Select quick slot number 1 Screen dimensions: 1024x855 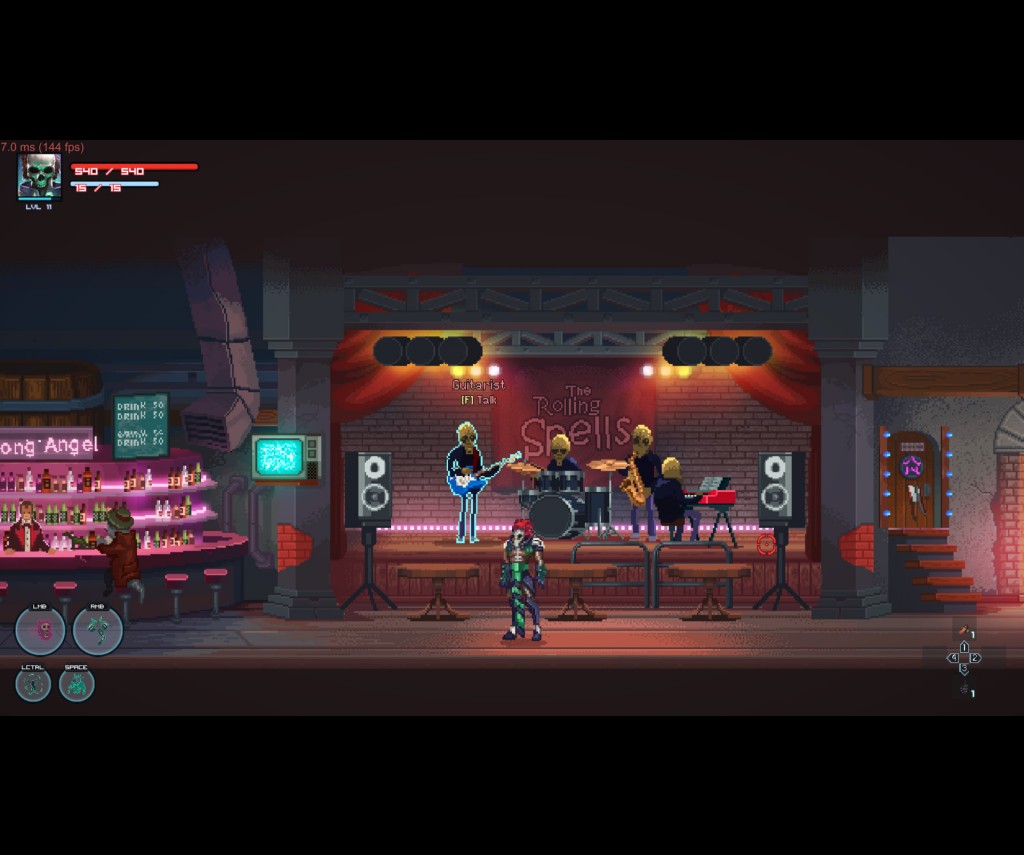click(x=964, y=647)
